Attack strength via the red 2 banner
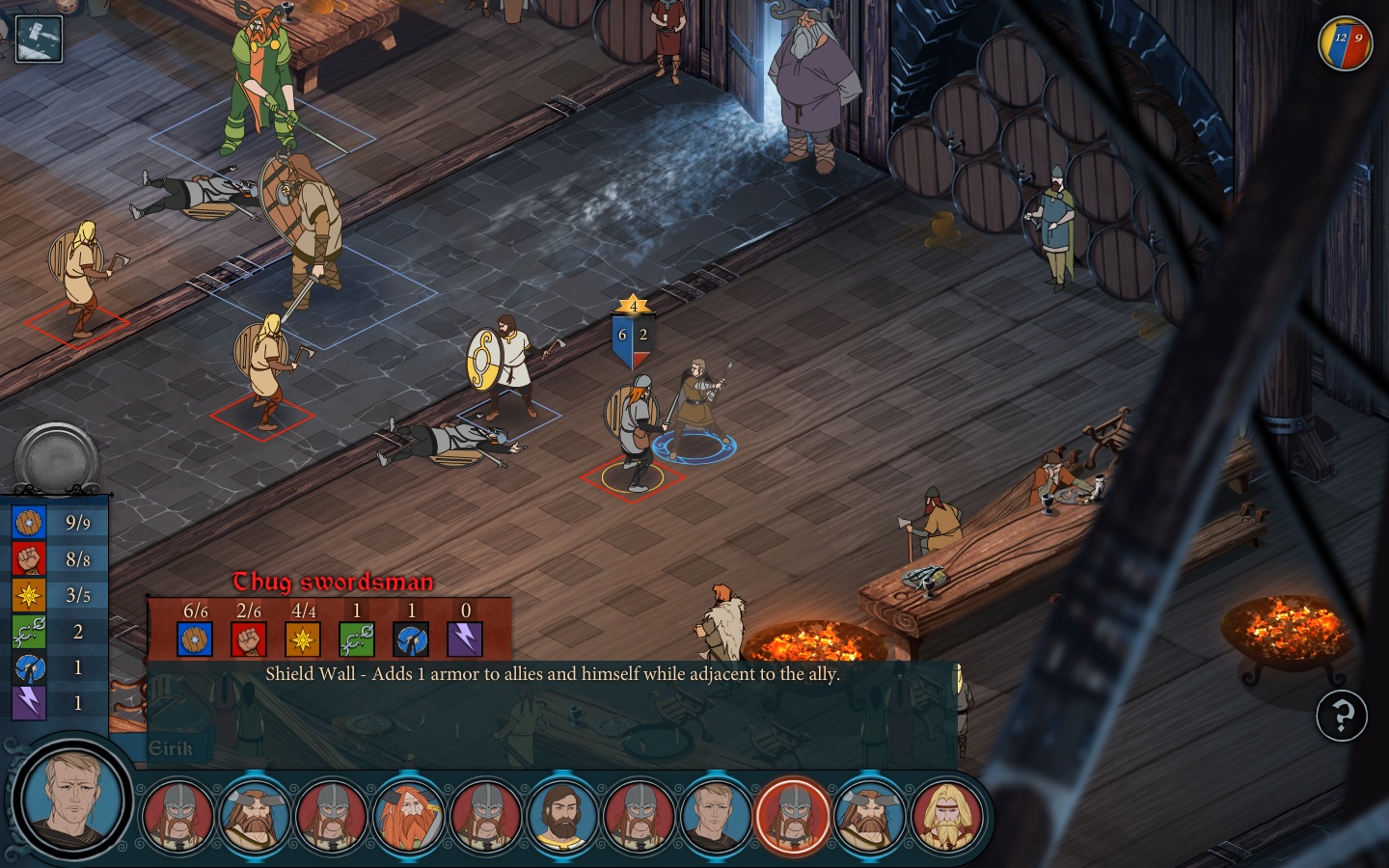1389x868 pixels. (643, 337)
